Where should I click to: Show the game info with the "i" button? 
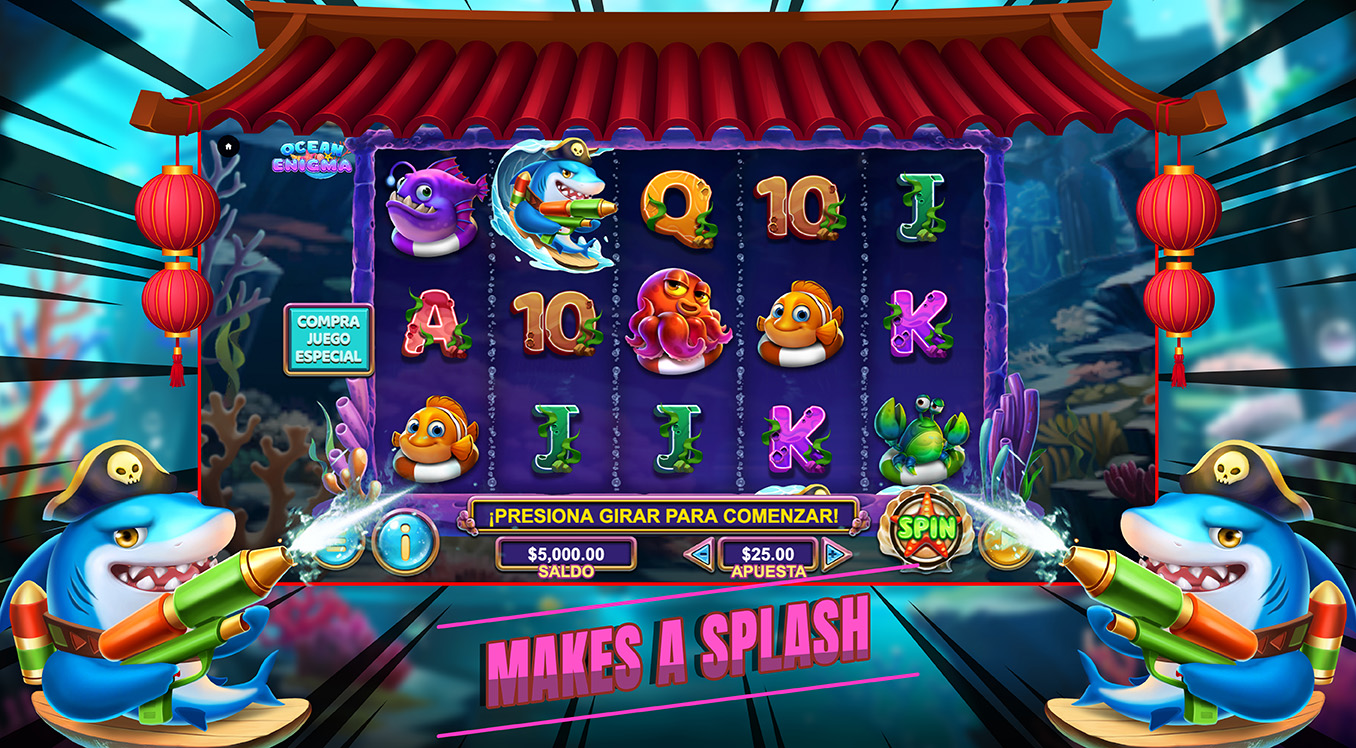[x=405, y=544]
